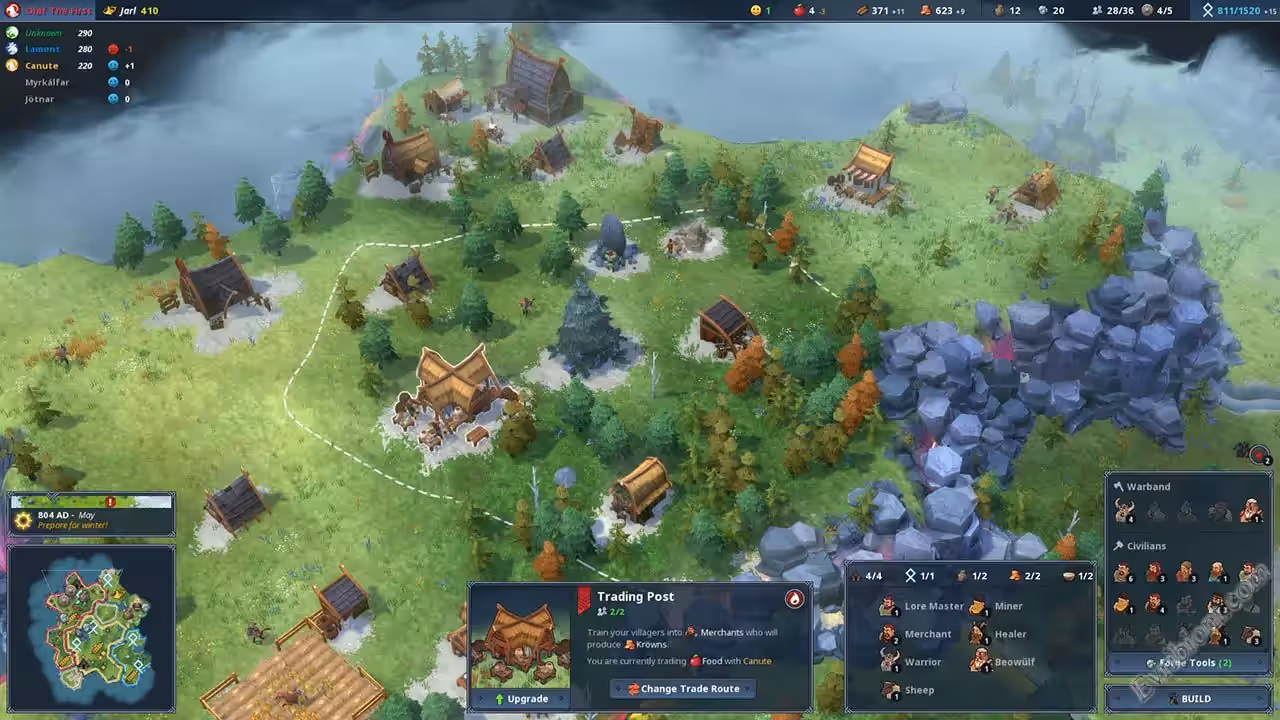Screen dimensions: 1280x720
Task: Select horned warrior icon in Warband
Action: point(1123,511)
